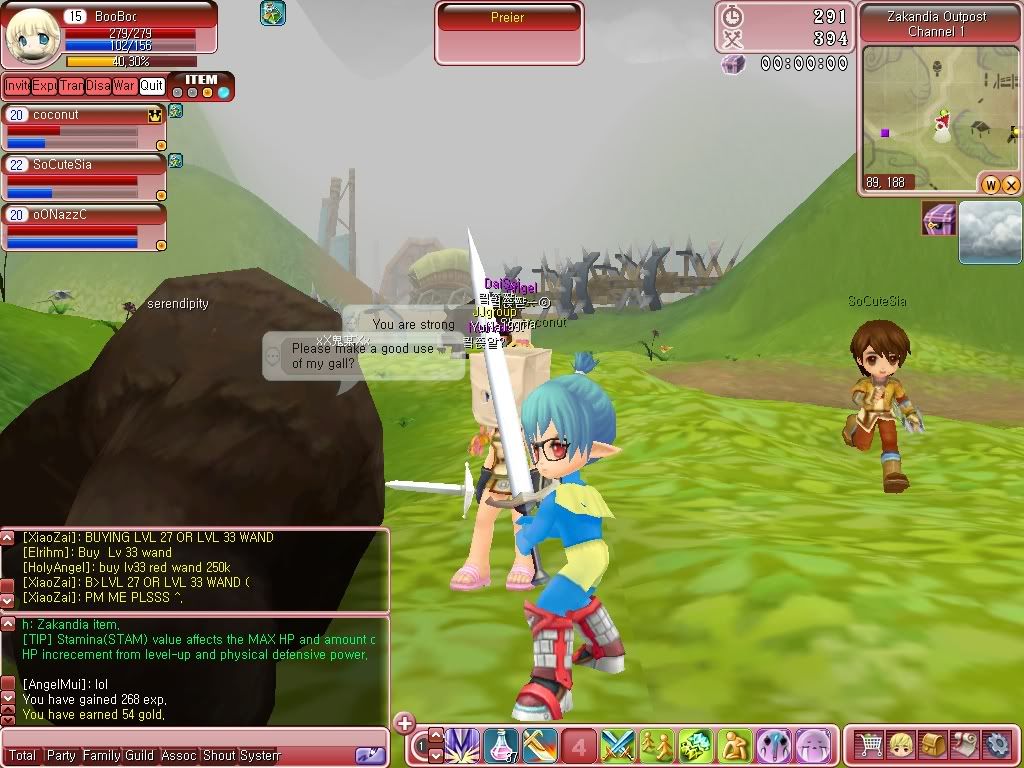Select the Quit party button
Image resolution: width=1024 pixels, height=768 pixels.
click(x=152, y=86)
